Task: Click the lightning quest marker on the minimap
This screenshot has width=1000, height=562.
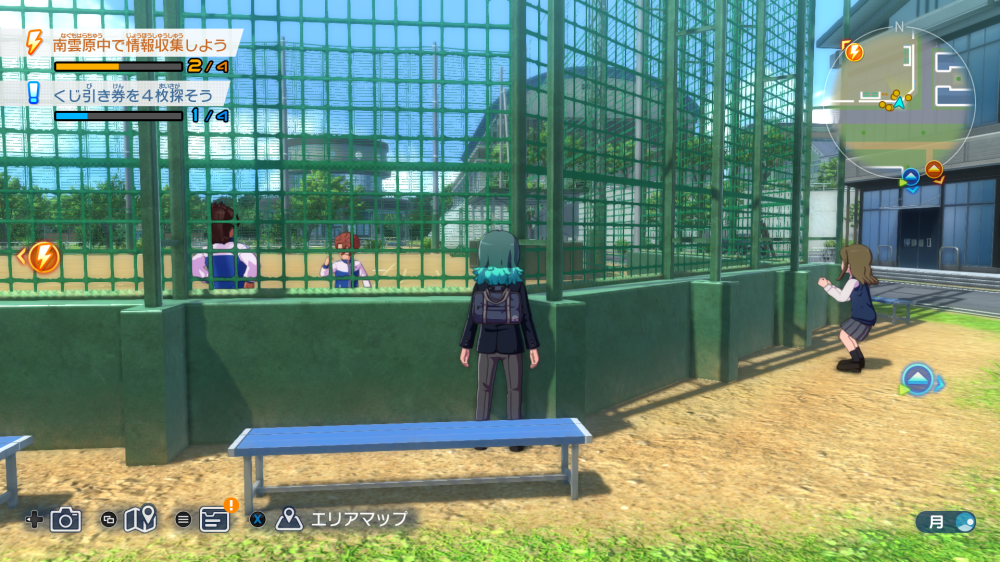Action: 853,51
